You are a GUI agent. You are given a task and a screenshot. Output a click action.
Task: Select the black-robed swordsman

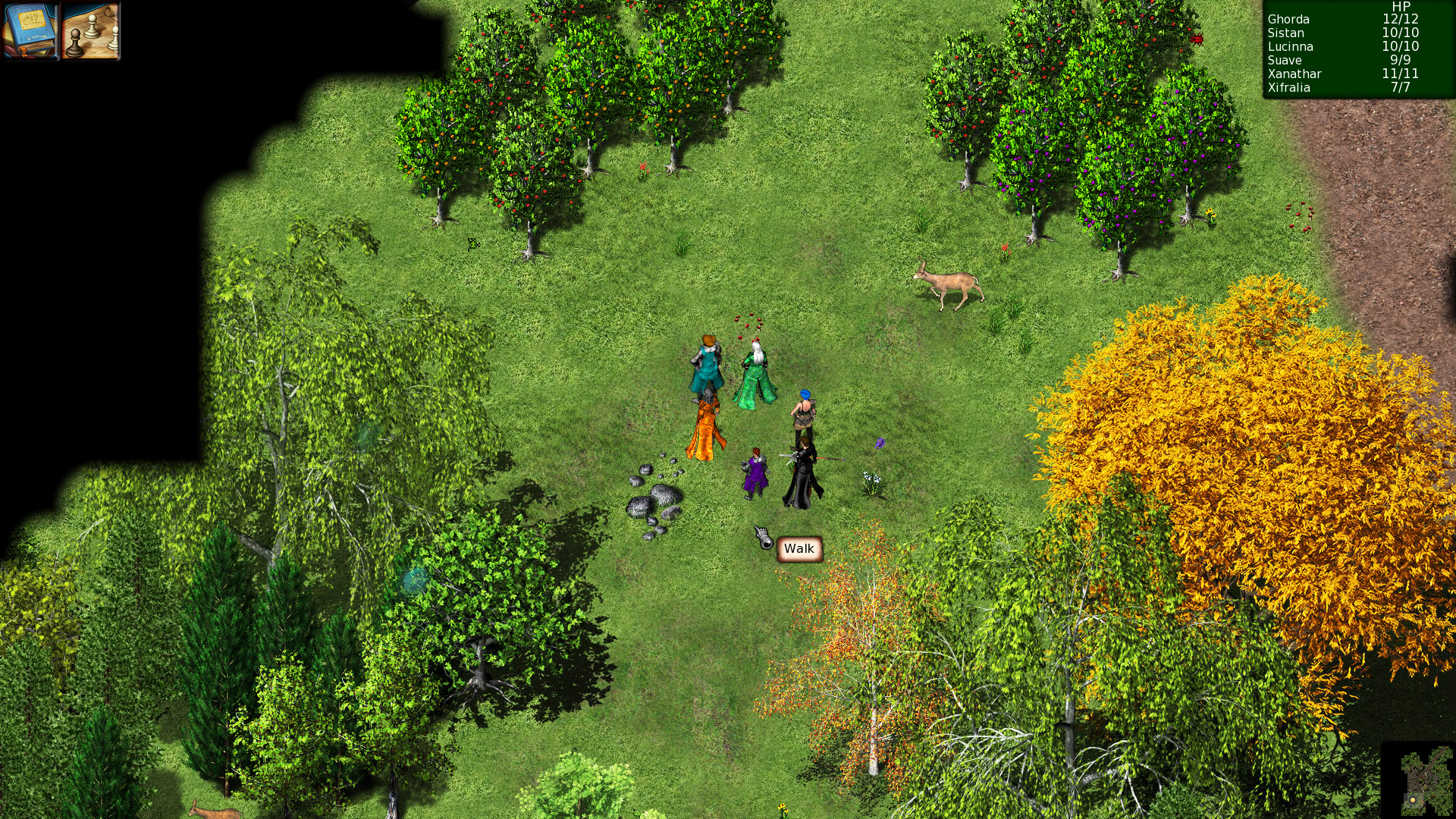click(804, 470)
